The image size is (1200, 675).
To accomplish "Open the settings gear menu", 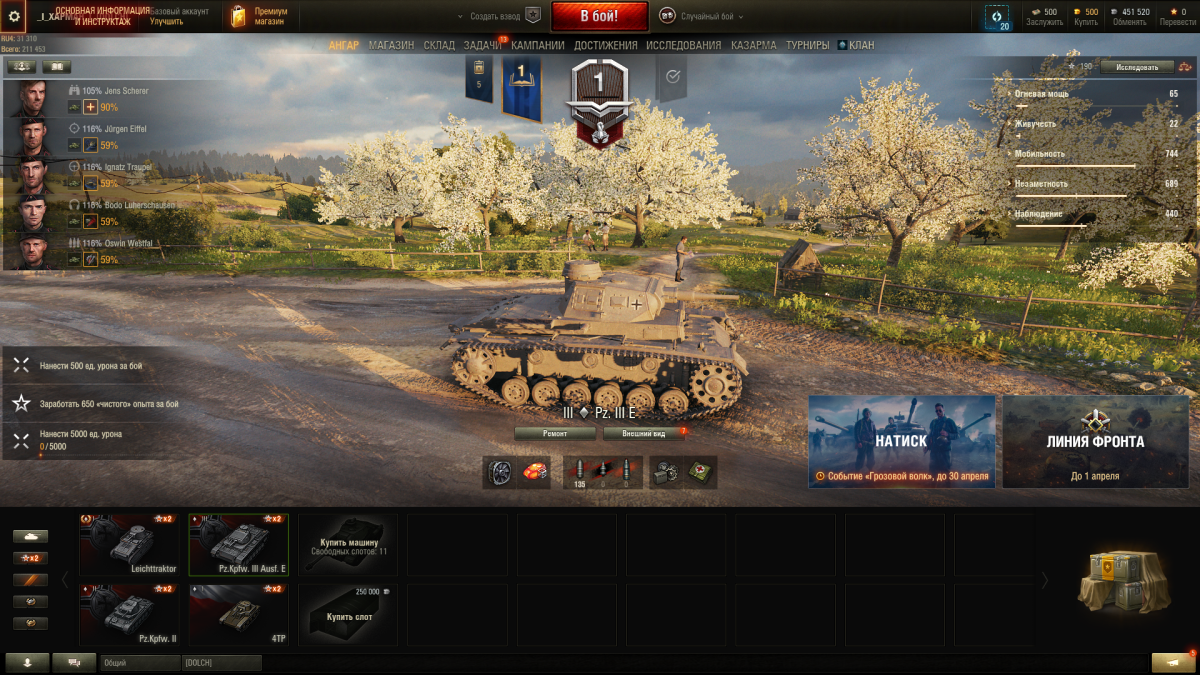I will [14, 16].
